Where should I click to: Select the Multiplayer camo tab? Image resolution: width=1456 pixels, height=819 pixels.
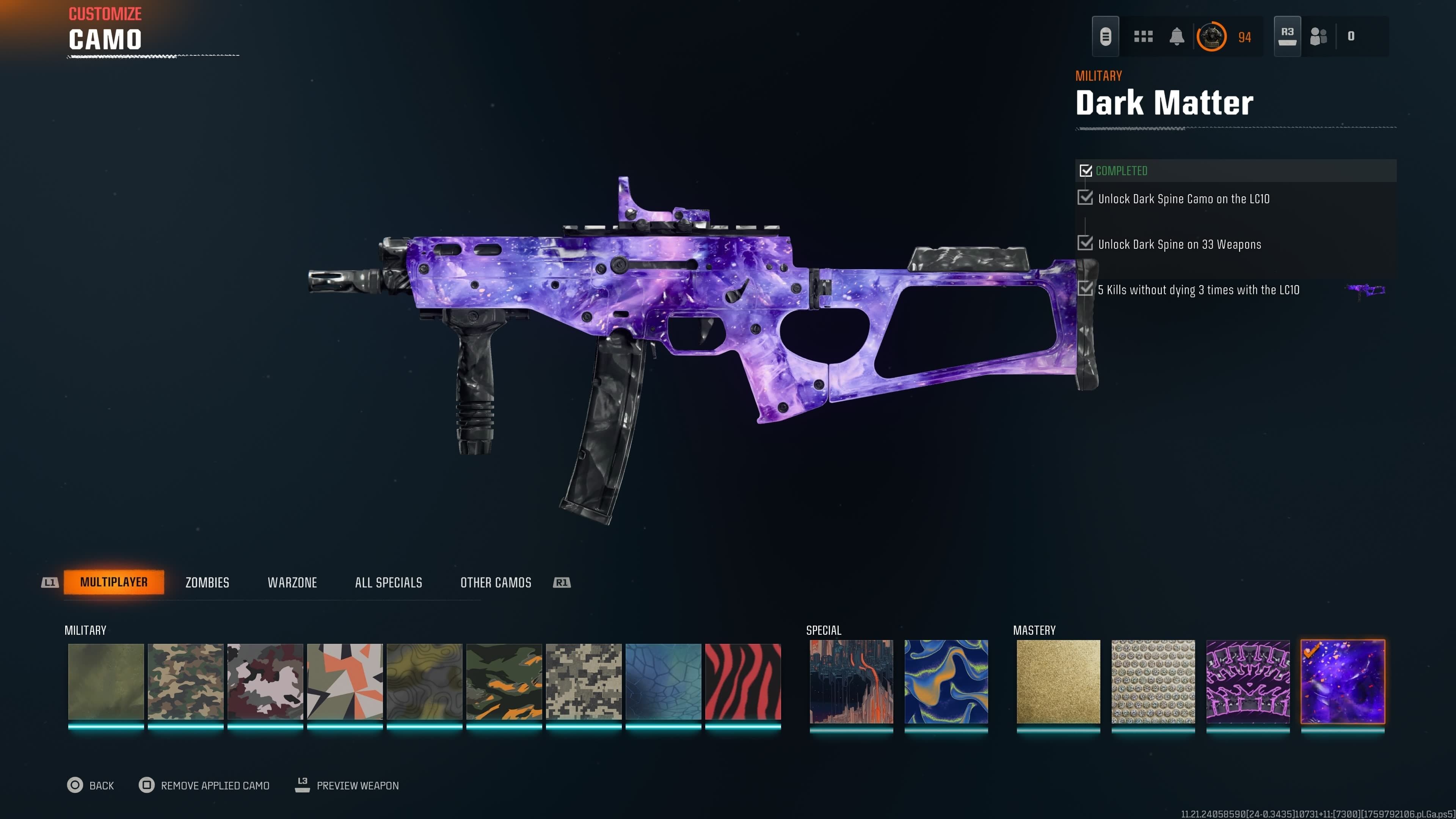pyautogui.click(x=114, y=582)
